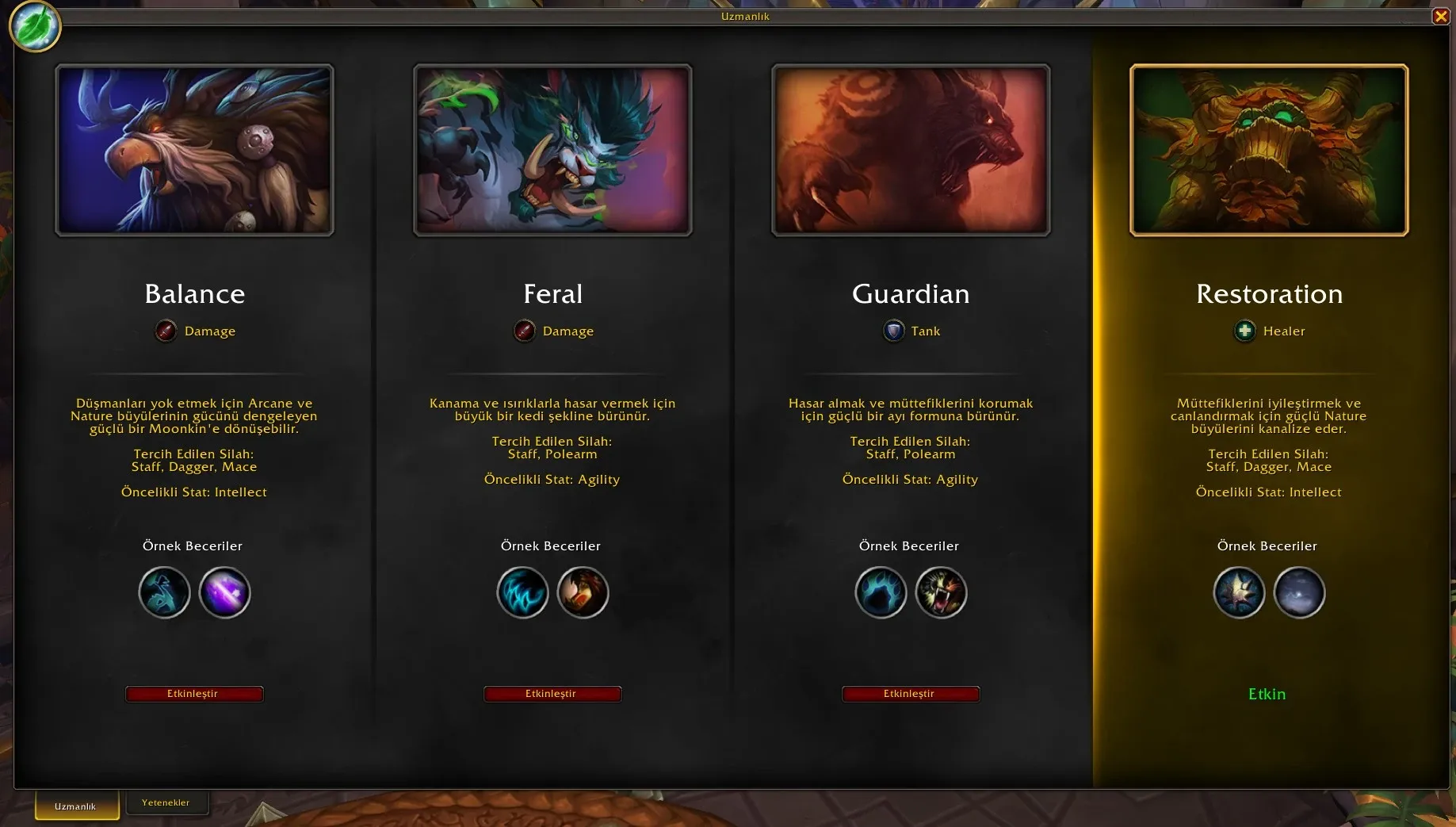Show Feral's red cat bite ability
1456x827 pixels.
click(x=583, y=592)
